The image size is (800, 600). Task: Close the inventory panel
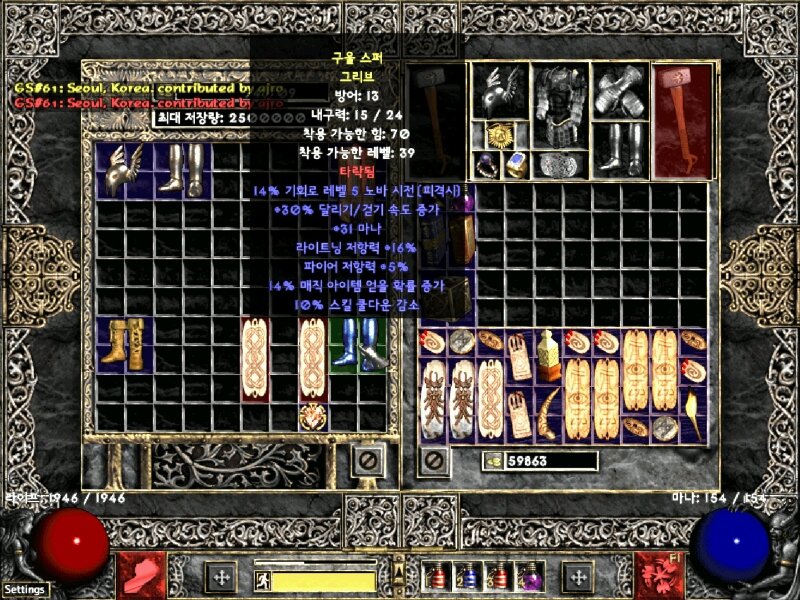(x=433, y=461)
